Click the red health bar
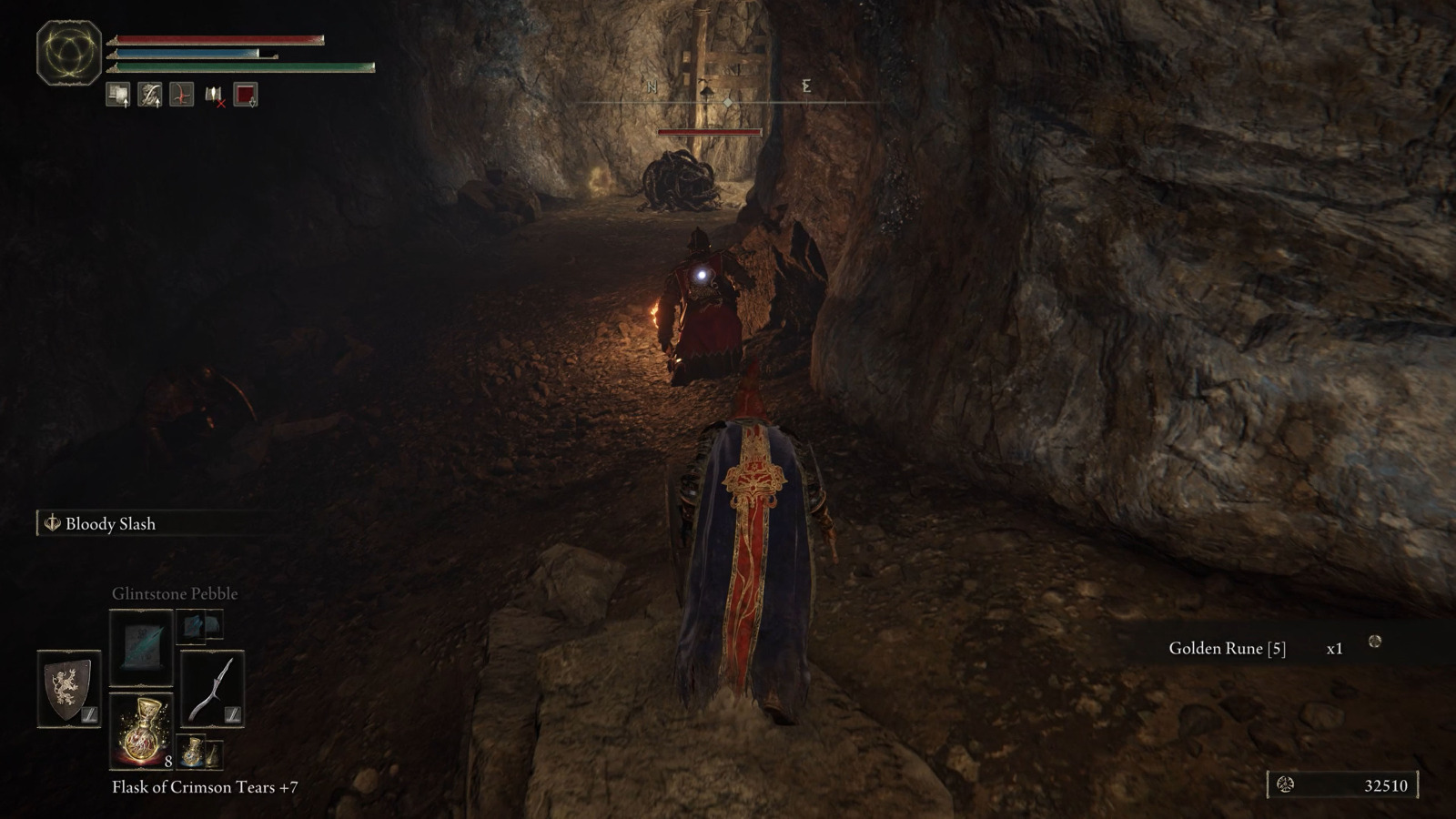This screenshot has height=819, width=1456. [x=218, y=38]
